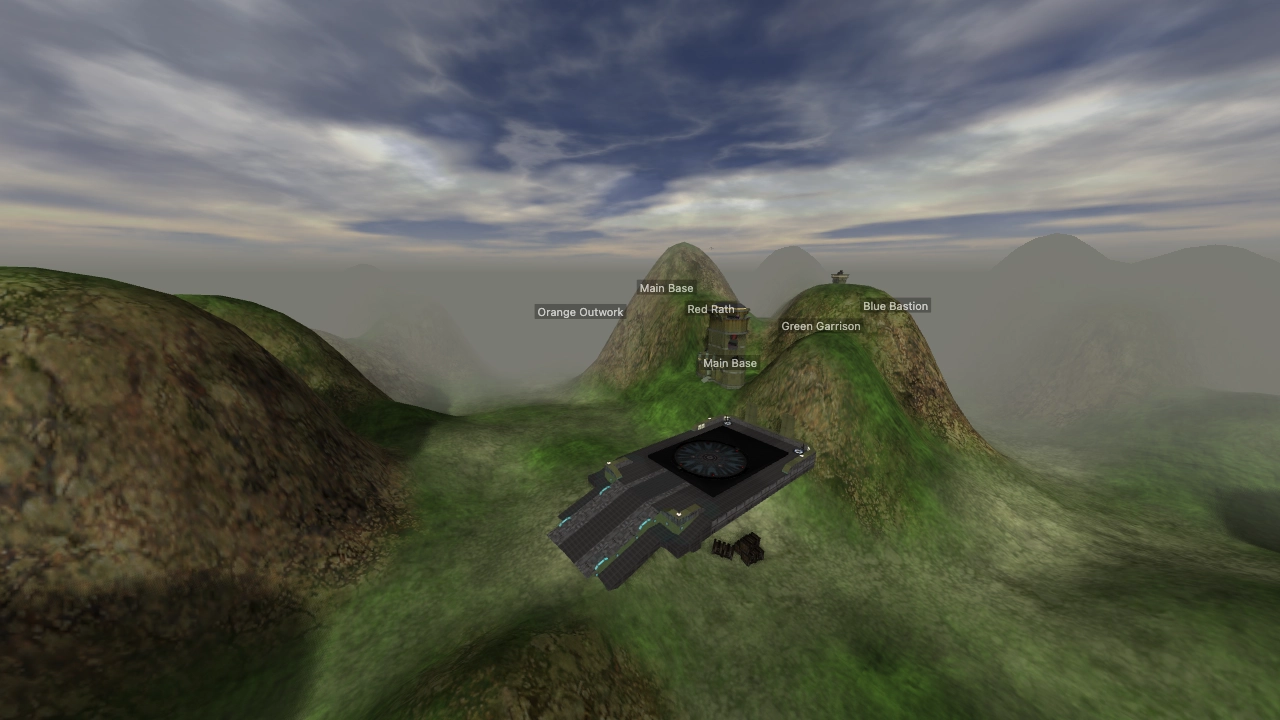
Task: Select the circular turbine pad on the platform
Action: tap(709, 458)
